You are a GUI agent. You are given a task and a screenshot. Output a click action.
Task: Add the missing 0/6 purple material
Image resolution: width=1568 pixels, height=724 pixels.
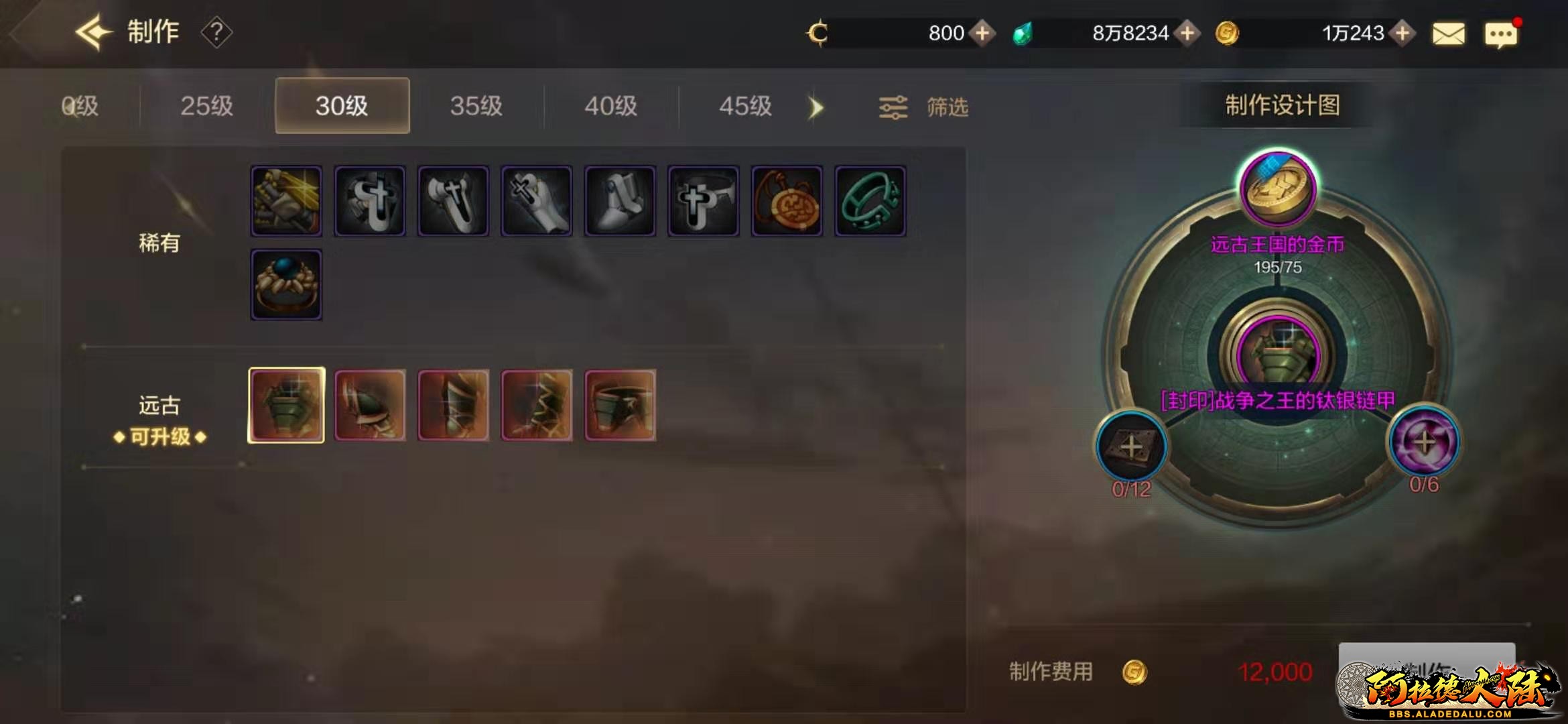coord(1424,442)
